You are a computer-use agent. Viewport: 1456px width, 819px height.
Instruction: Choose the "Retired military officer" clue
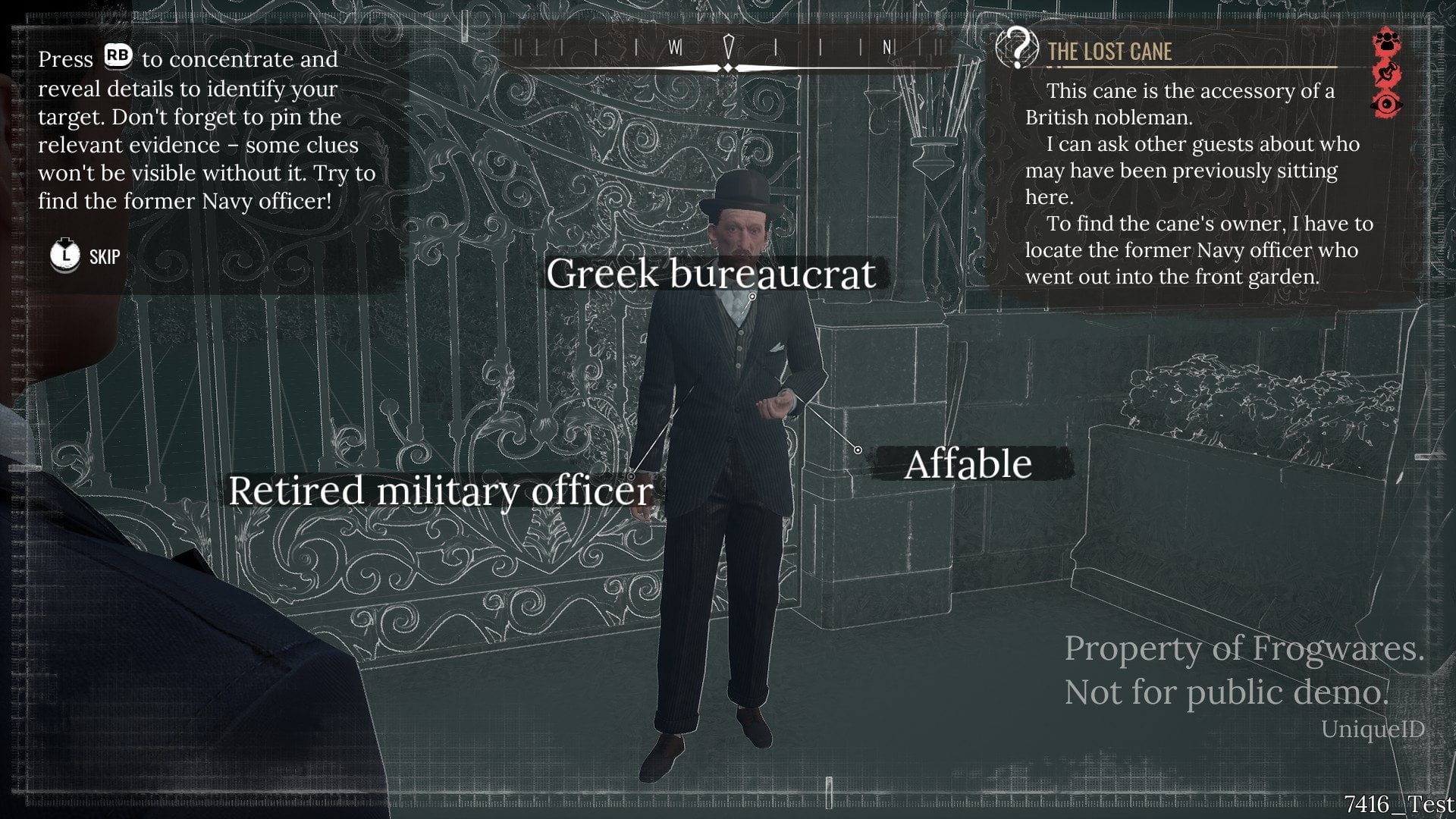point(441,491)
